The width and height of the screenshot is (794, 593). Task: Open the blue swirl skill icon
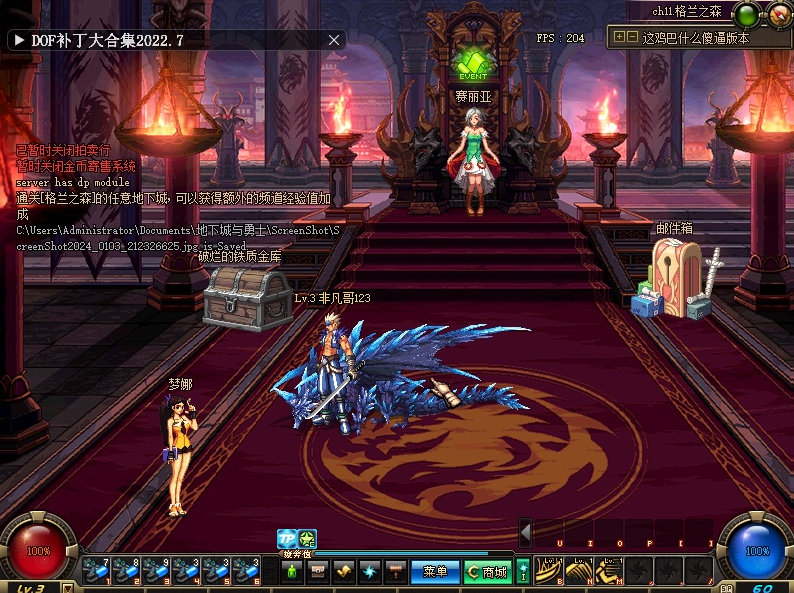(x=370, y=572)
